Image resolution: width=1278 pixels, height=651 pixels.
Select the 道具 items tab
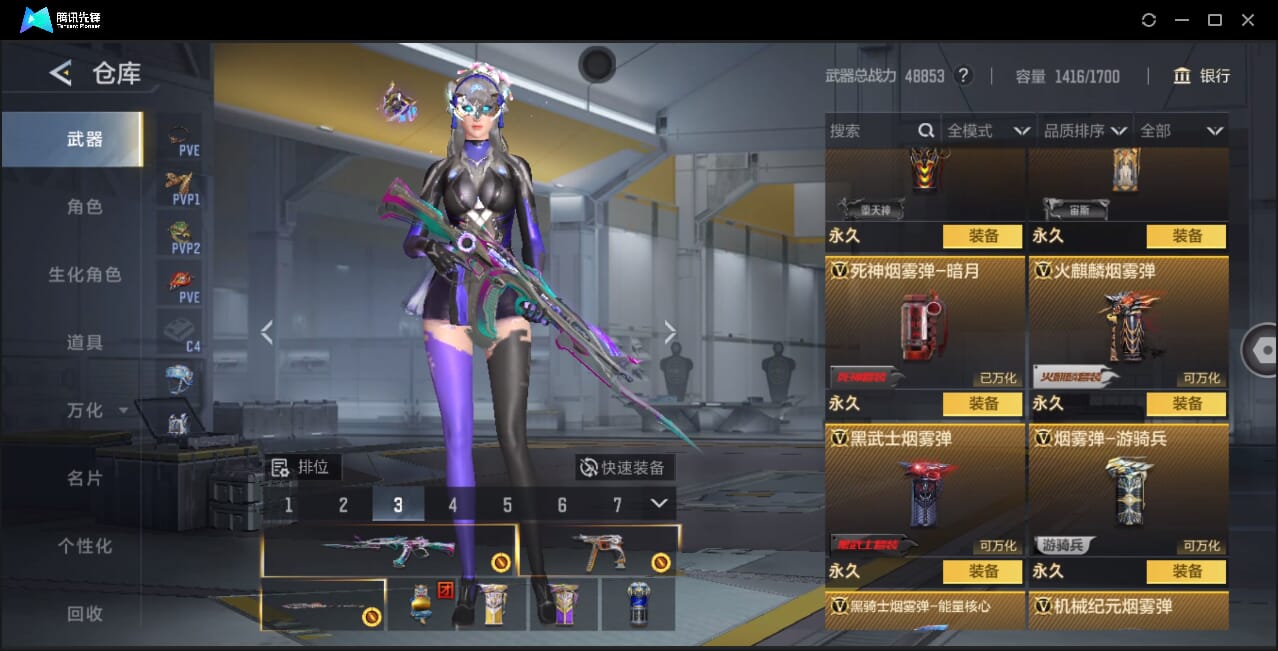84,343
